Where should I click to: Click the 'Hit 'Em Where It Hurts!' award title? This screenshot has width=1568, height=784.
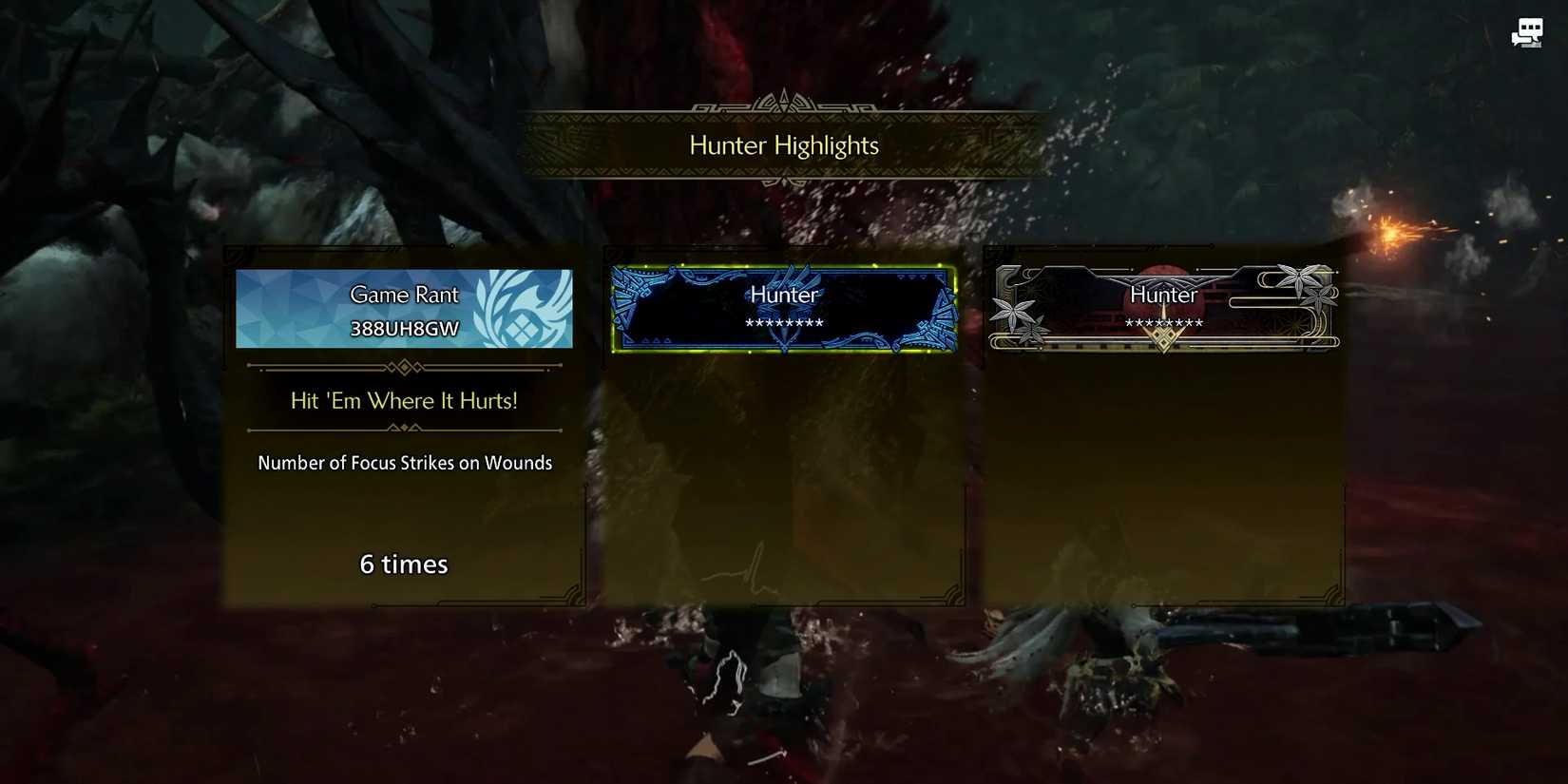(x=403, y=400)
